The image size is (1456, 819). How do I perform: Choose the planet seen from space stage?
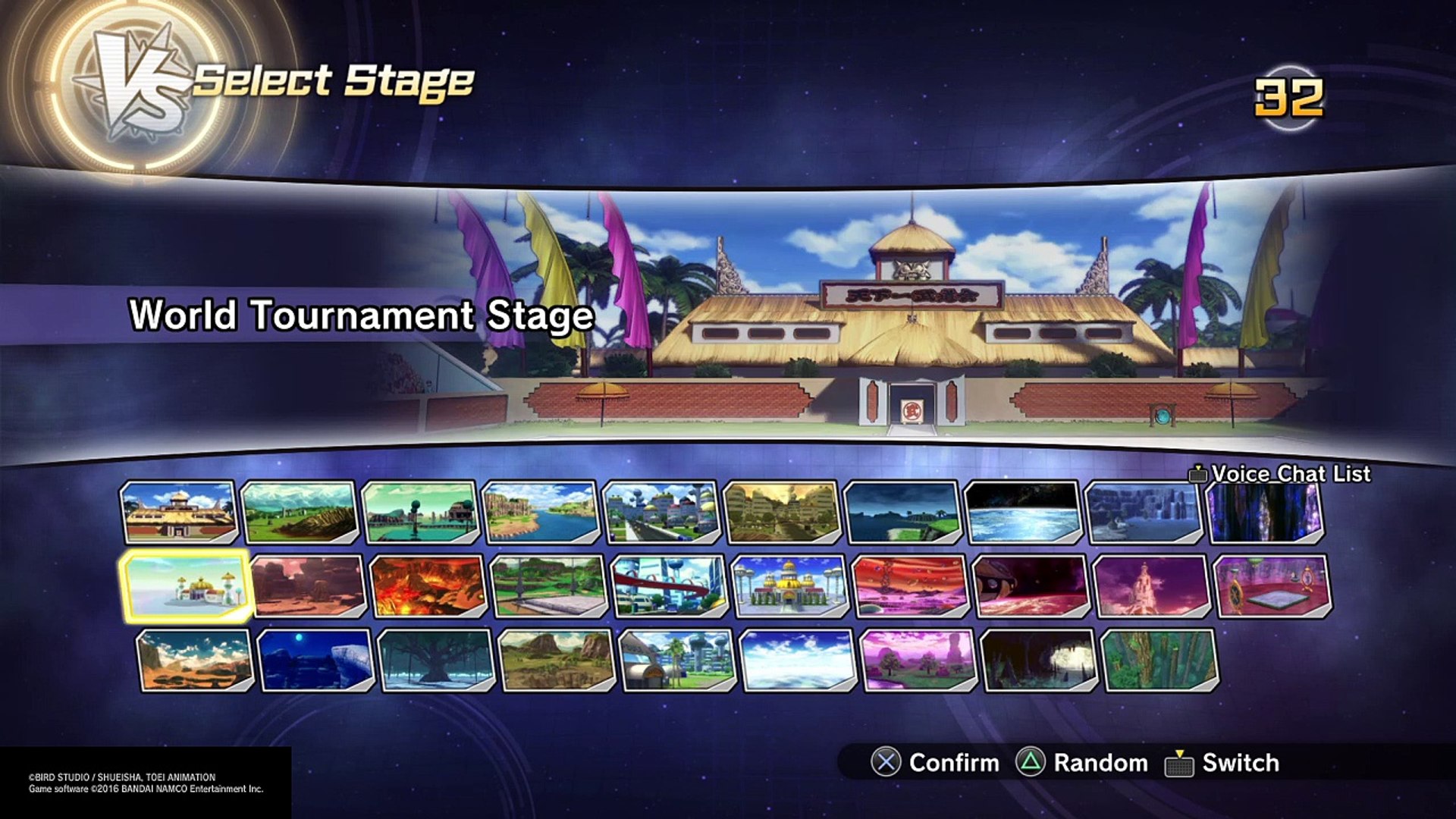pyautogui.click(x=1022, y=513)
